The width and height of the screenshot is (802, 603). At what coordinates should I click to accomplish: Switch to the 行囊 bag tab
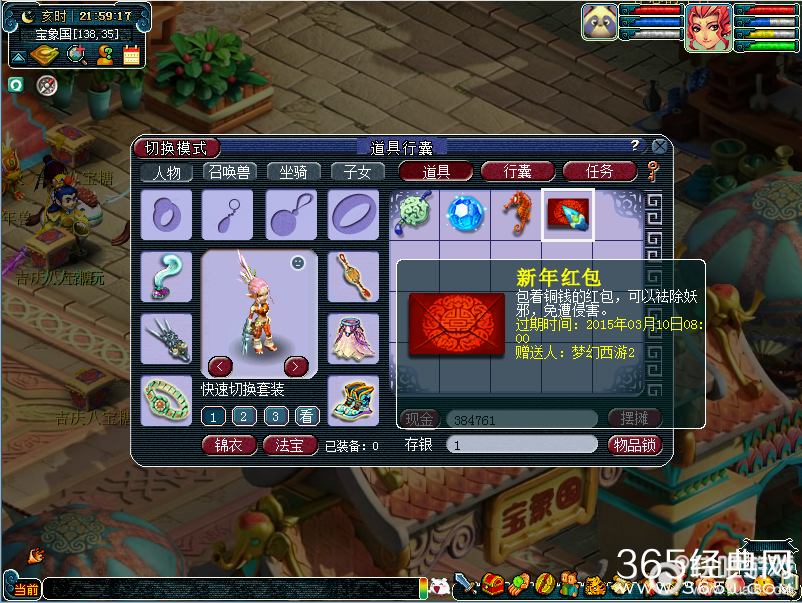coord(518,172)
